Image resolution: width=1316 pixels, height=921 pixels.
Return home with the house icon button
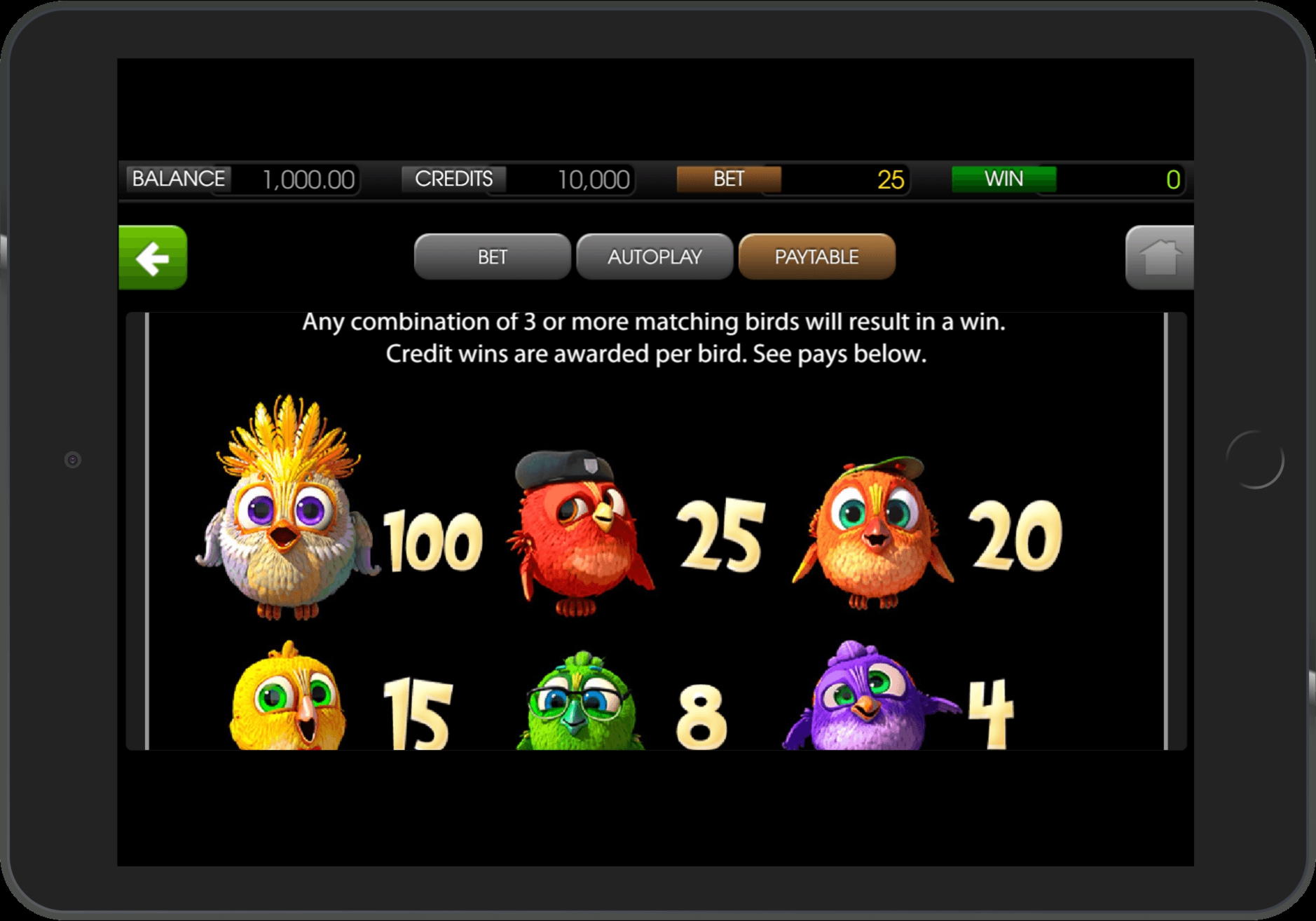[x=1159, y=257]
